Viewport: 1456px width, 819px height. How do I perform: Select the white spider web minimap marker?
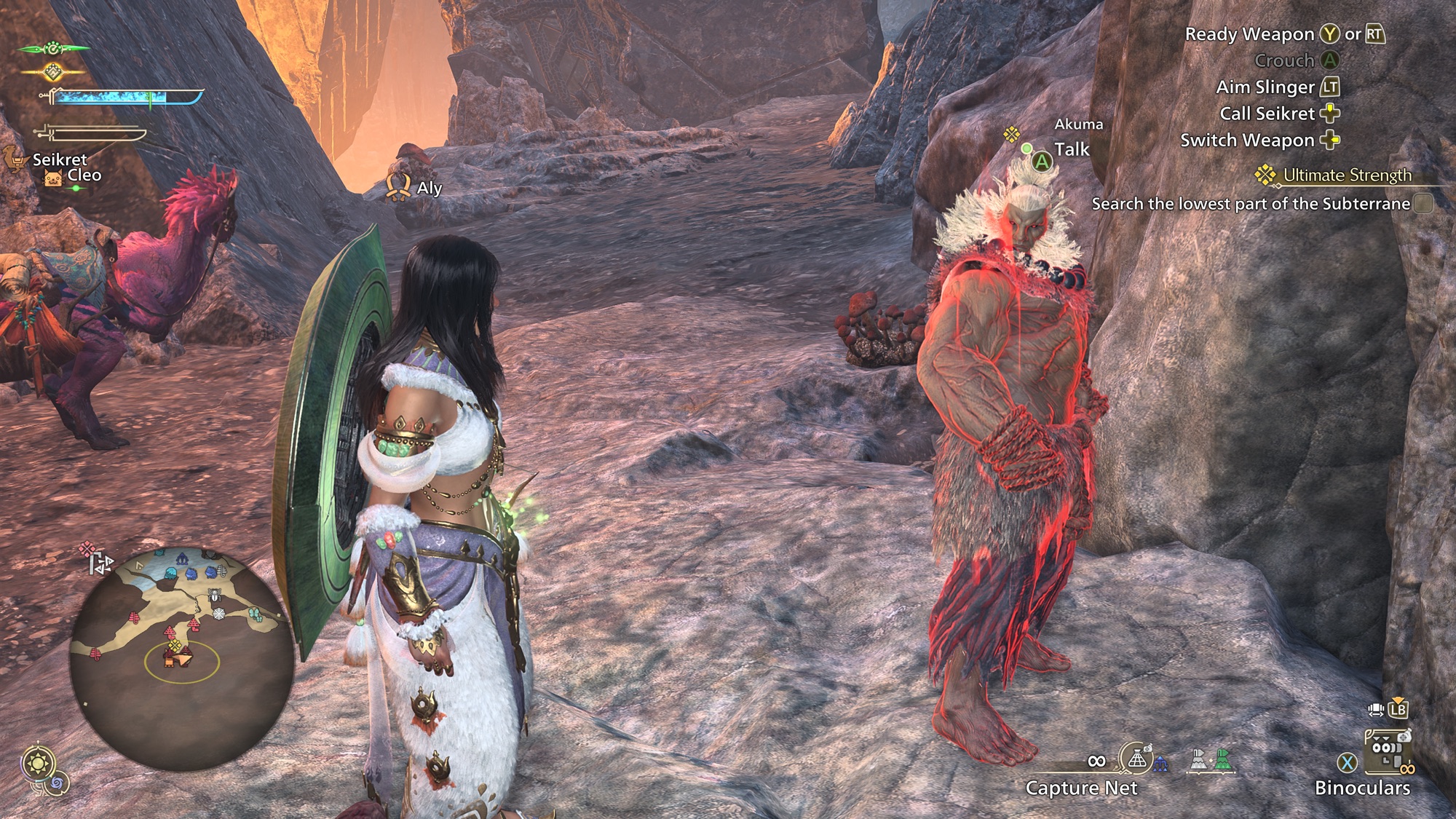pyautogui.click(x=219, y=614)
